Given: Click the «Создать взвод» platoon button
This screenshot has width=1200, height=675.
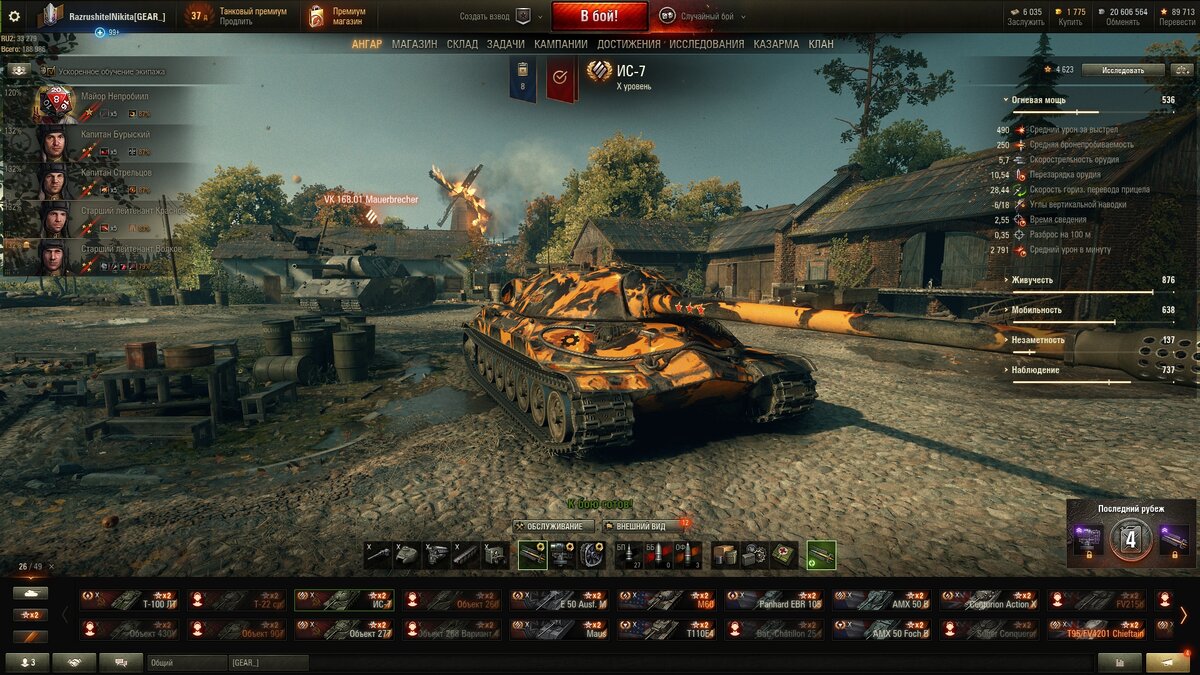Looking at the screenshot, I should point(496,16).
